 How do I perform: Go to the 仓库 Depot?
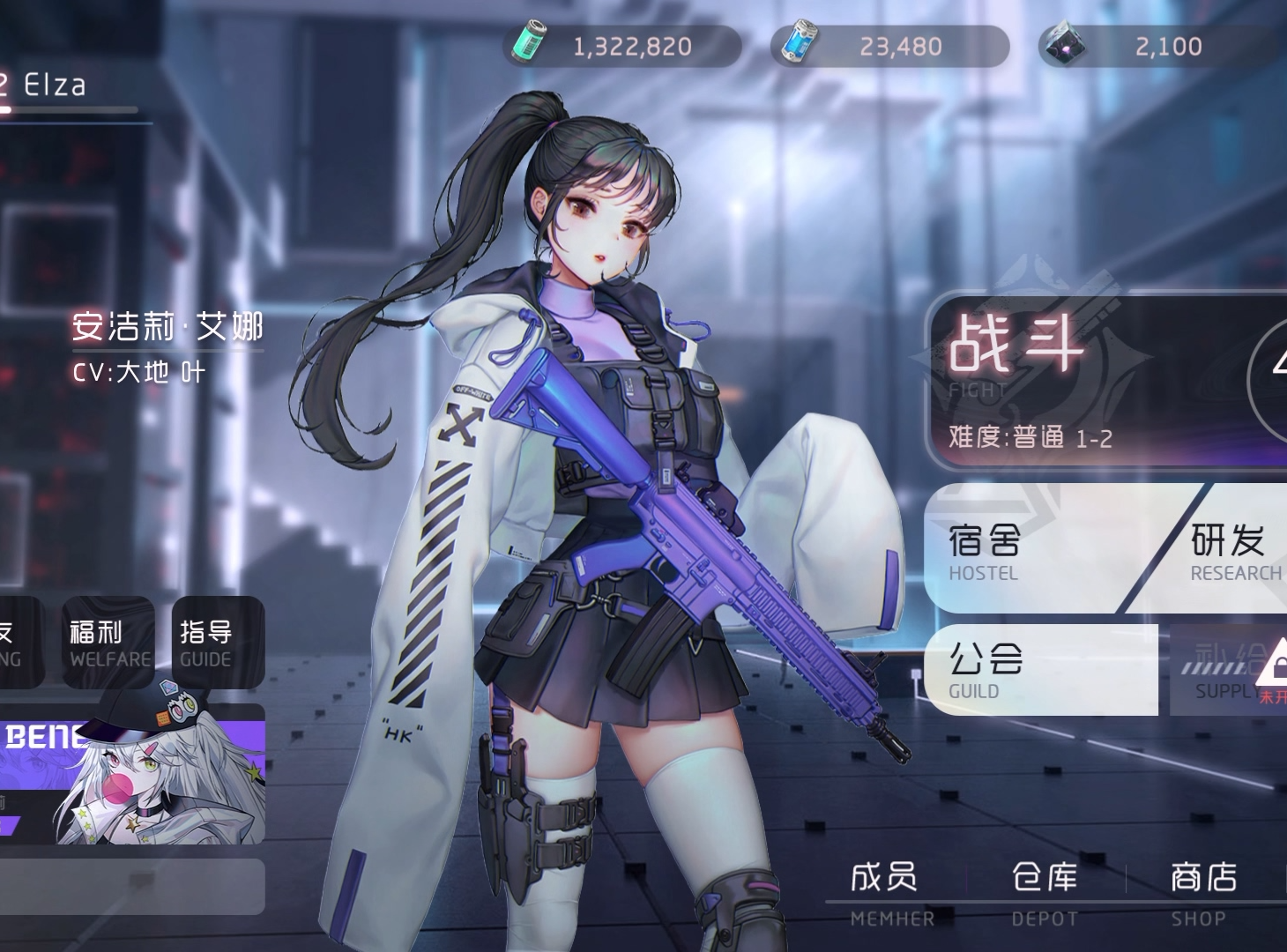(1045, 892)
